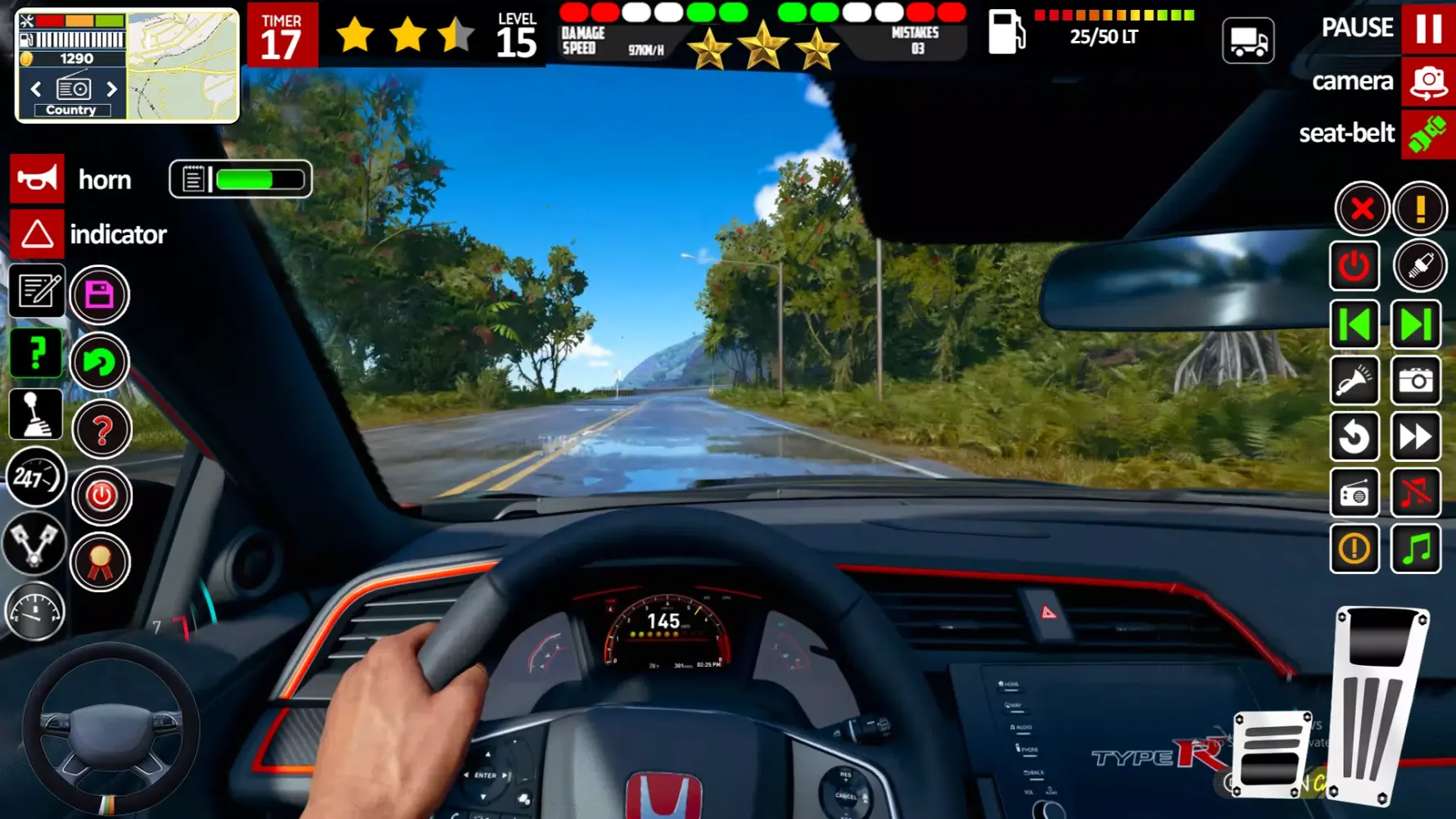Skip to the next track
This screenshot has width=1456, height=819.
1416,325
